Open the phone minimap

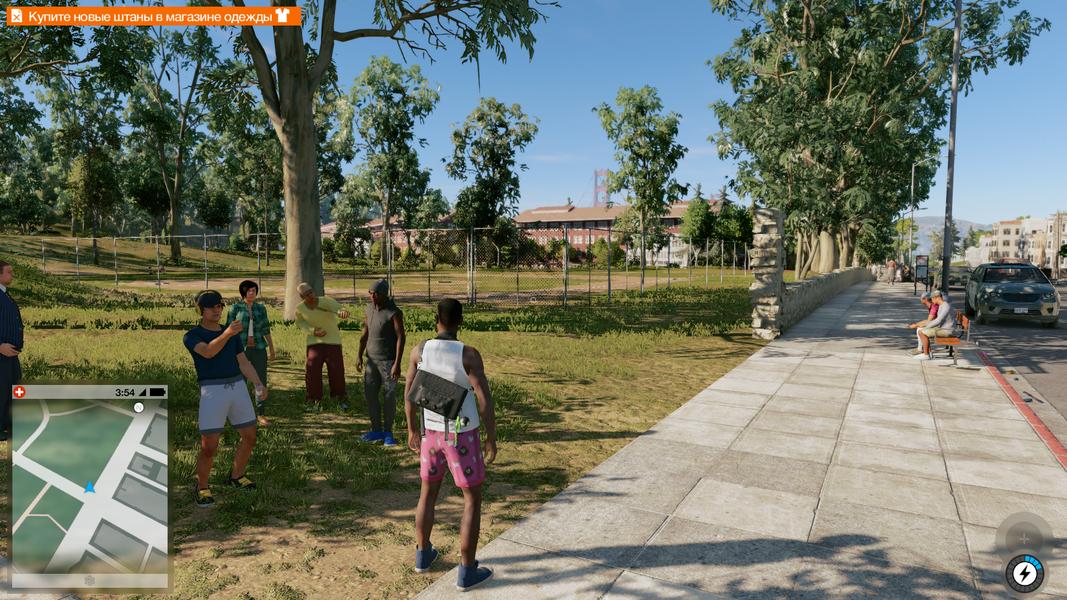(89, 487)
